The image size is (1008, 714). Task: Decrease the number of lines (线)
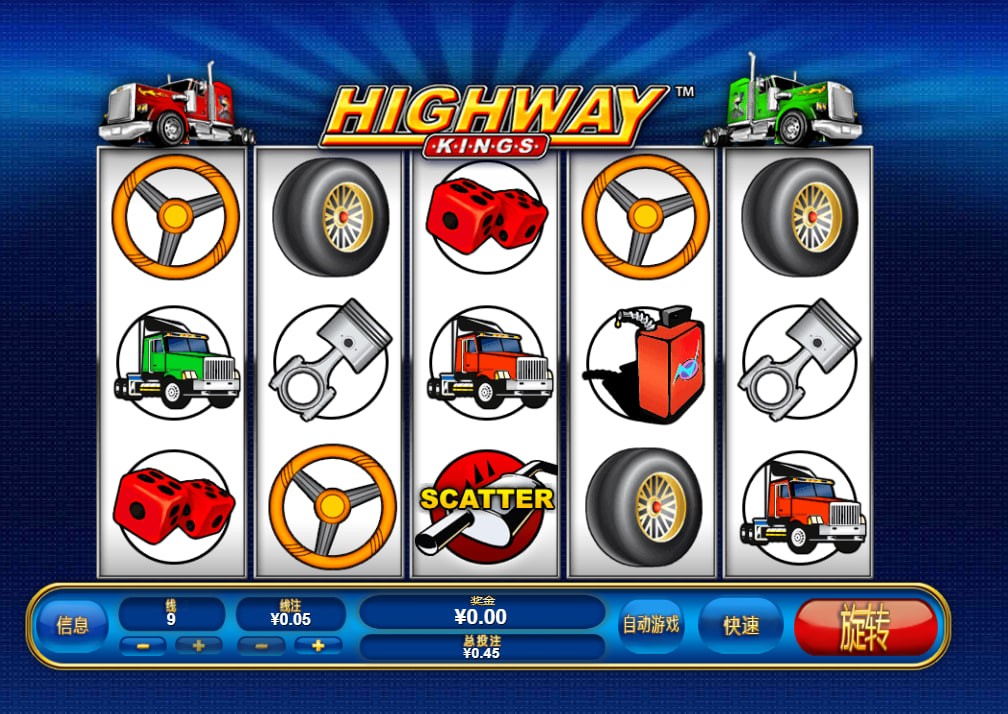143,646
